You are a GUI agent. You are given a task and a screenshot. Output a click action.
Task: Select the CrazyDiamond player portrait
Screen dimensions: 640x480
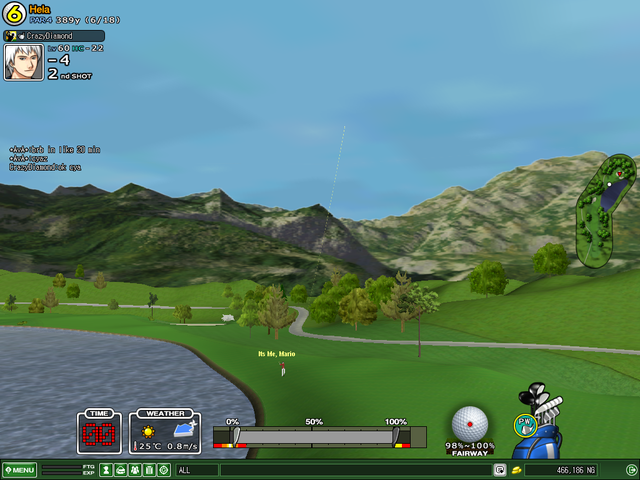[23, 61]
